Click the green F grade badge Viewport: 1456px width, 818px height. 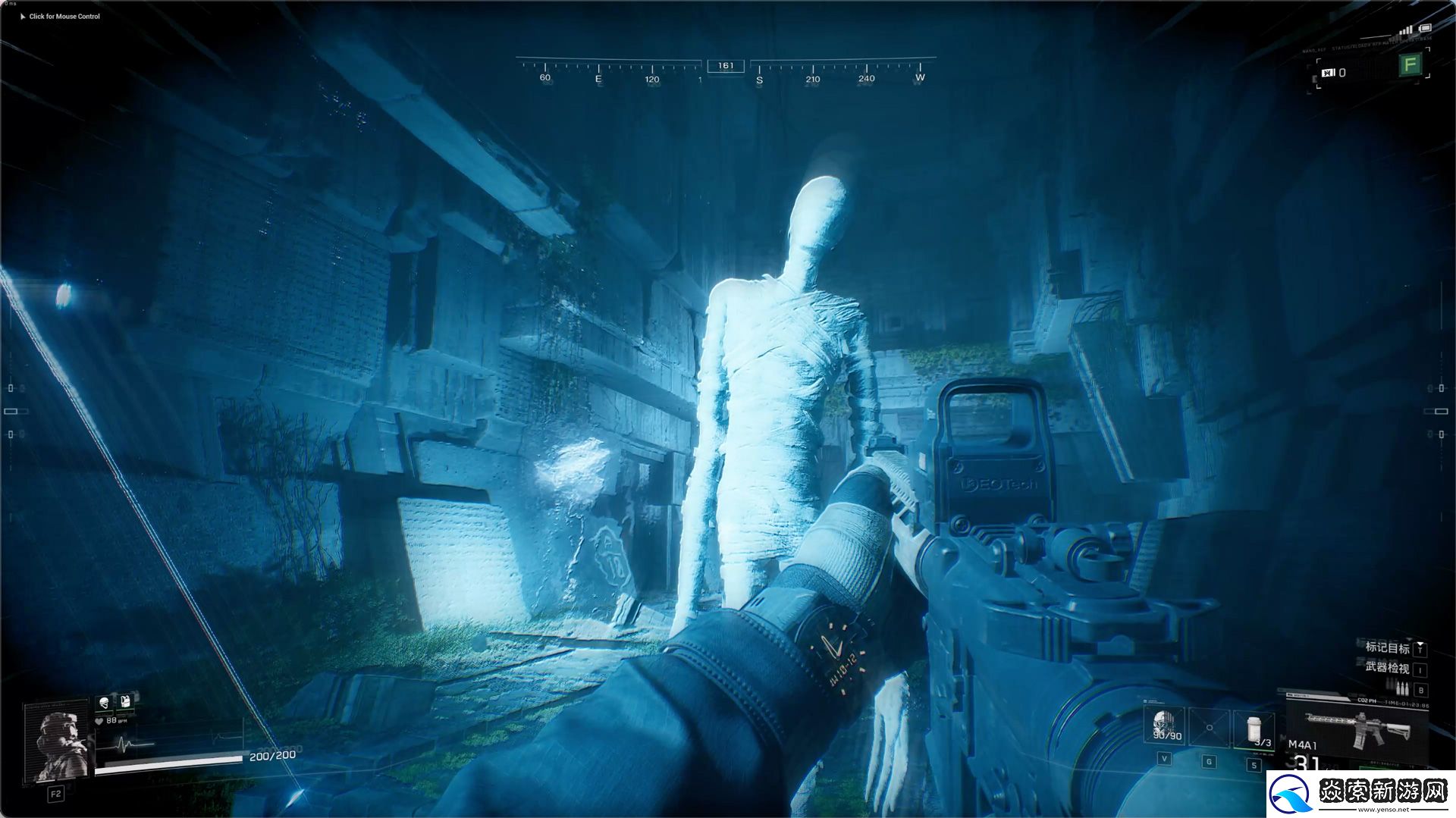point(1410,65)
